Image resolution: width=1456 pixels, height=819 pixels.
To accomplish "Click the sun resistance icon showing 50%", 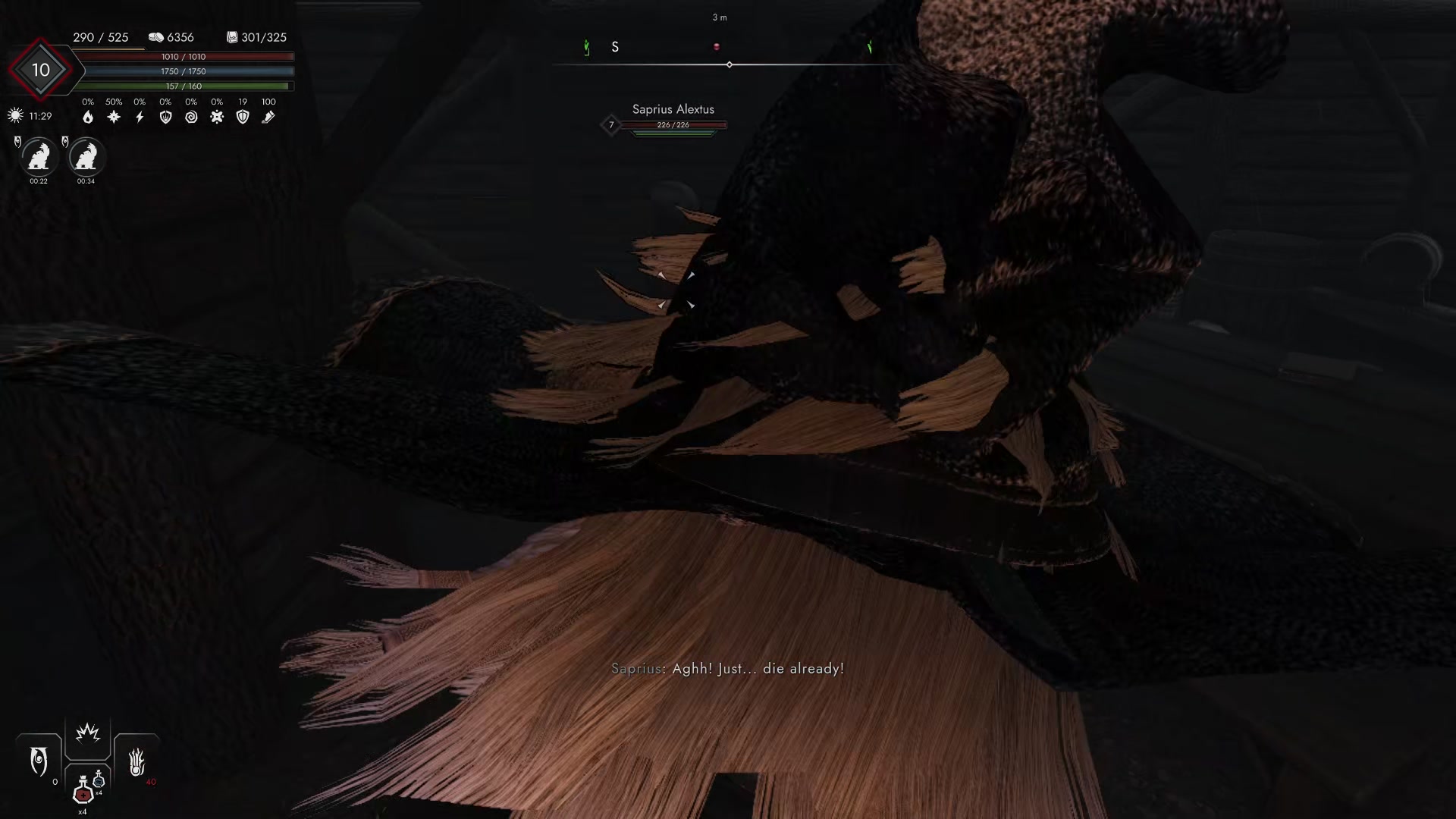I will pos(112,116).
